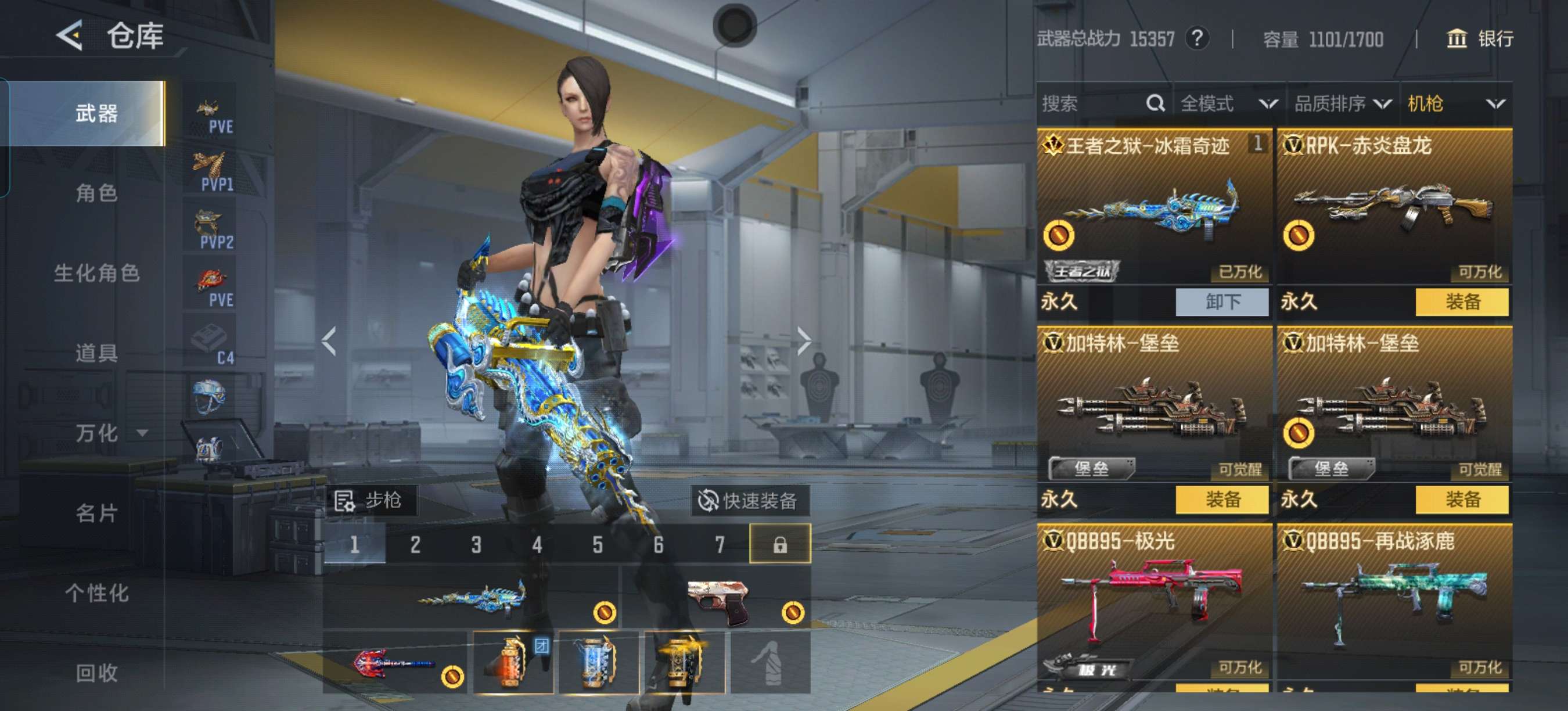Equip the RPK-赤炎盘龙 machine gun
1568x711 pixels.
coord(1462,302)
